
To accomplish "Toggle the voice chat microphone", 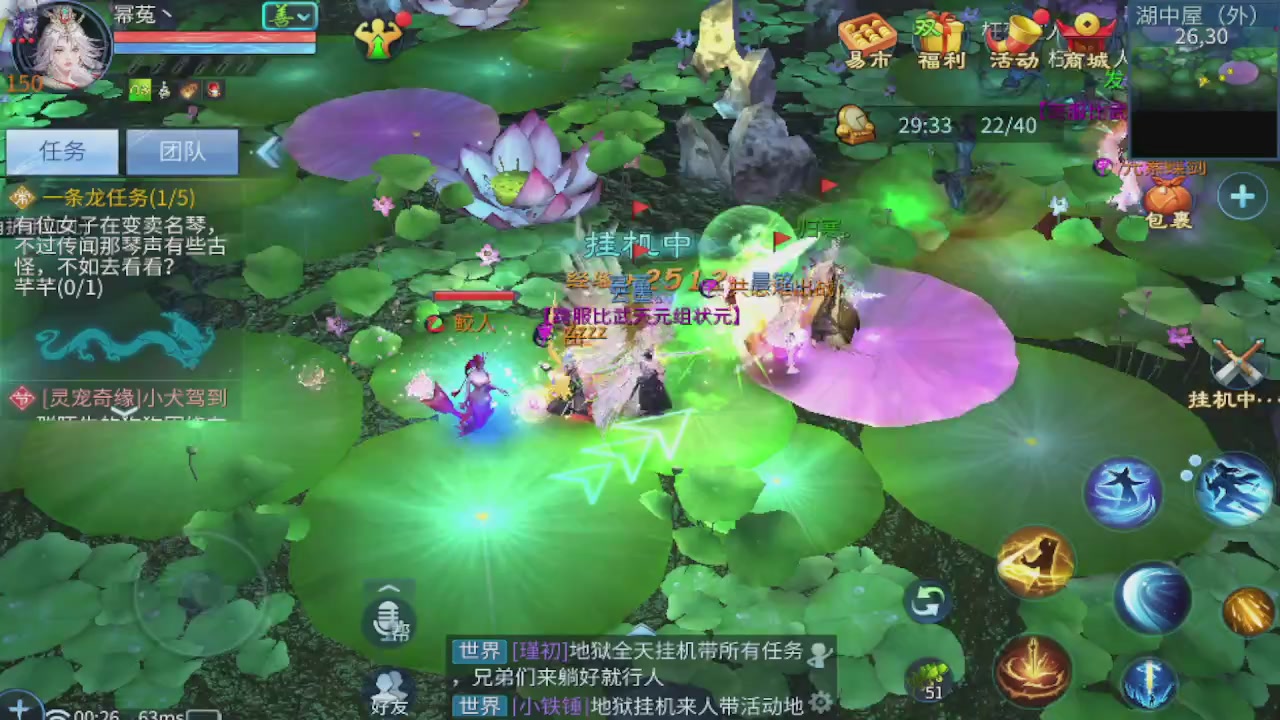I will (x=388, y=620).
